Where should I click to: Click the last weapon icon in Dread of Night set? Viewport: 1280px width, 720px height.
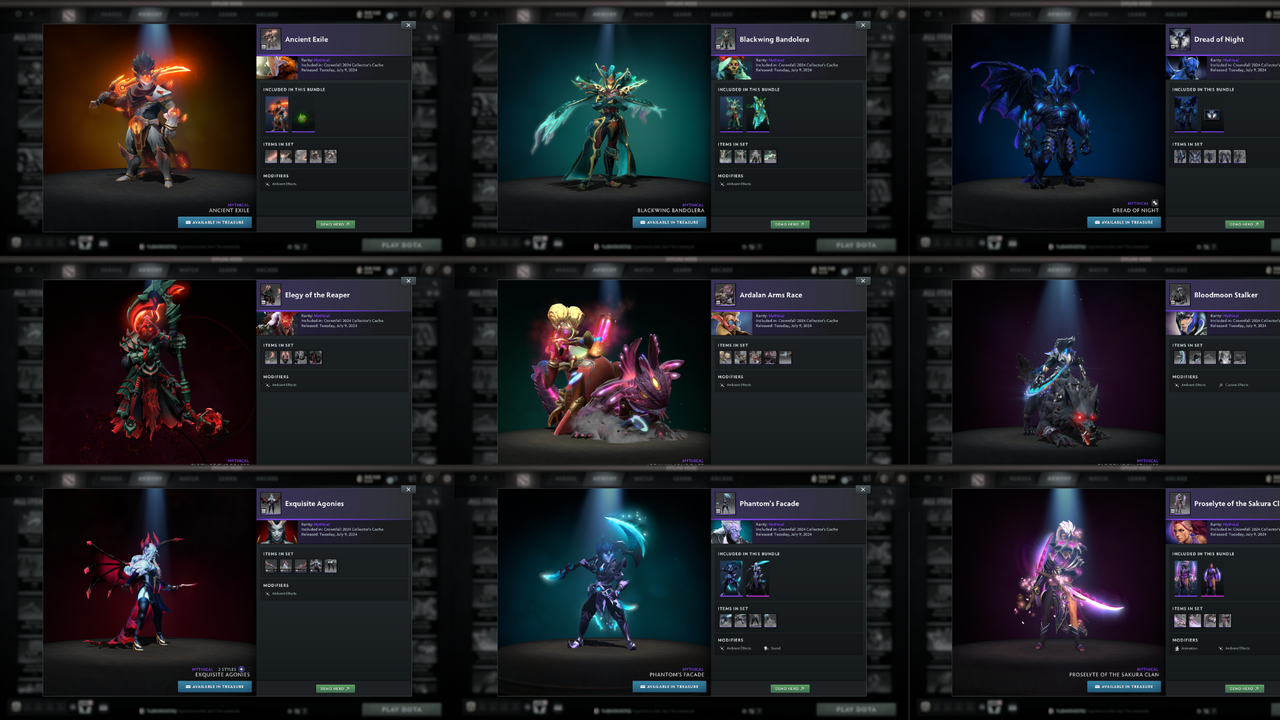click(x=1240, y=156)
